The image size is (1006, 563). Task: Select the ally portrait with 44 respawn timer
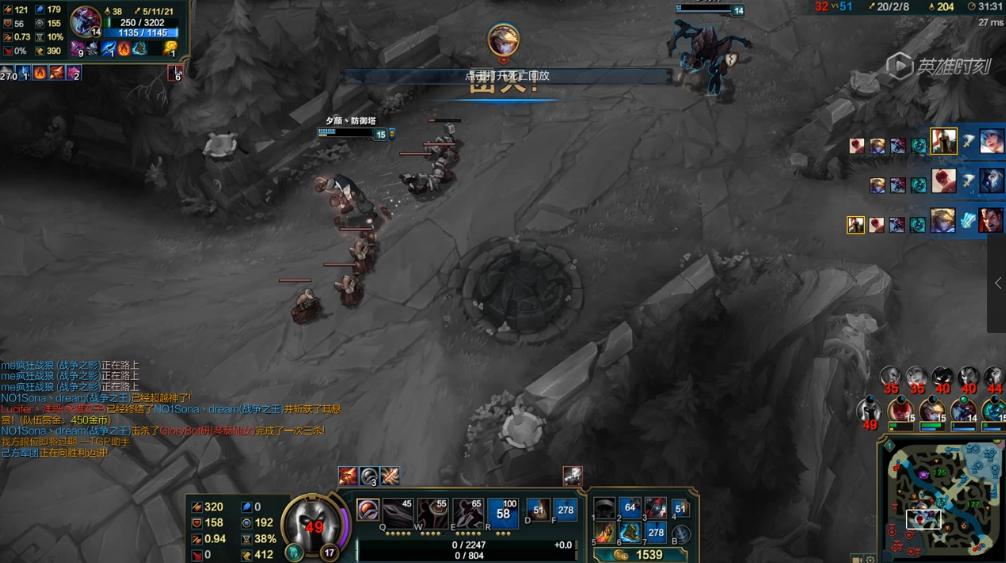tap(992, 377)
